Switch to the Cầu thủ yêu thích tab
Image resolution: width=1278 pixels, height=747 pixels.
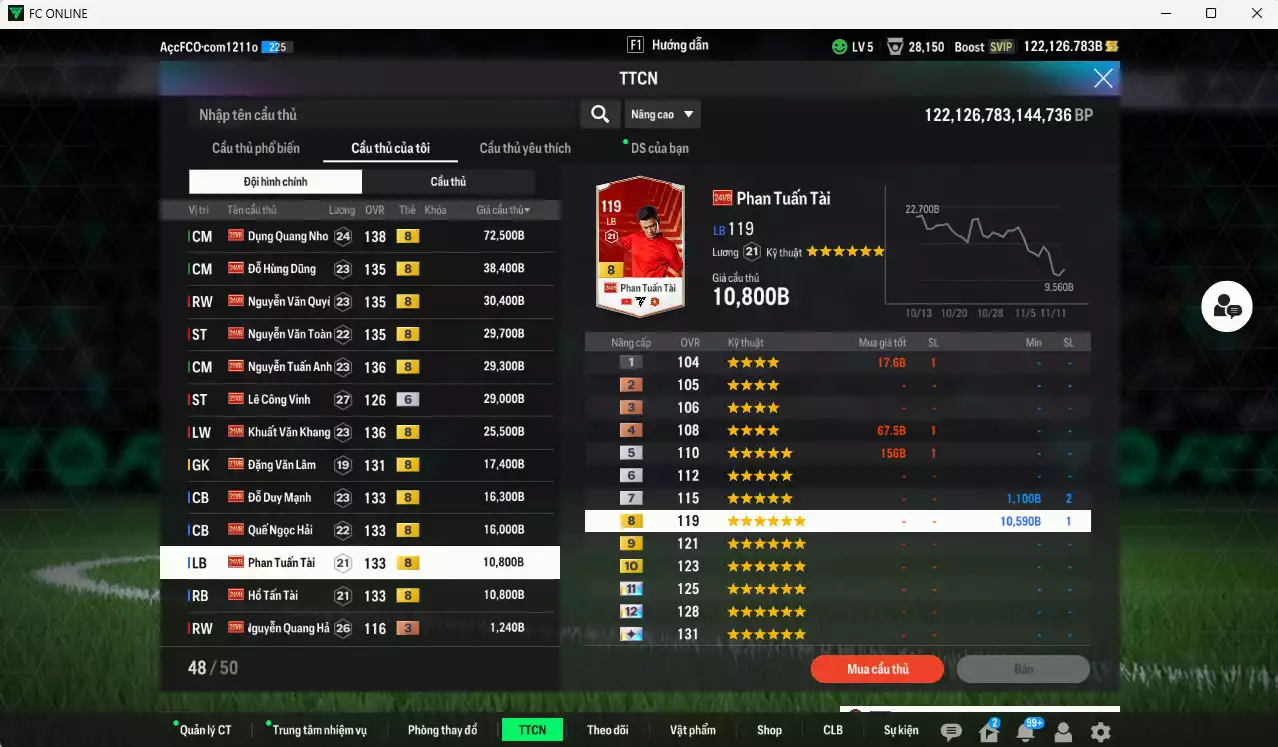(525, 148)
